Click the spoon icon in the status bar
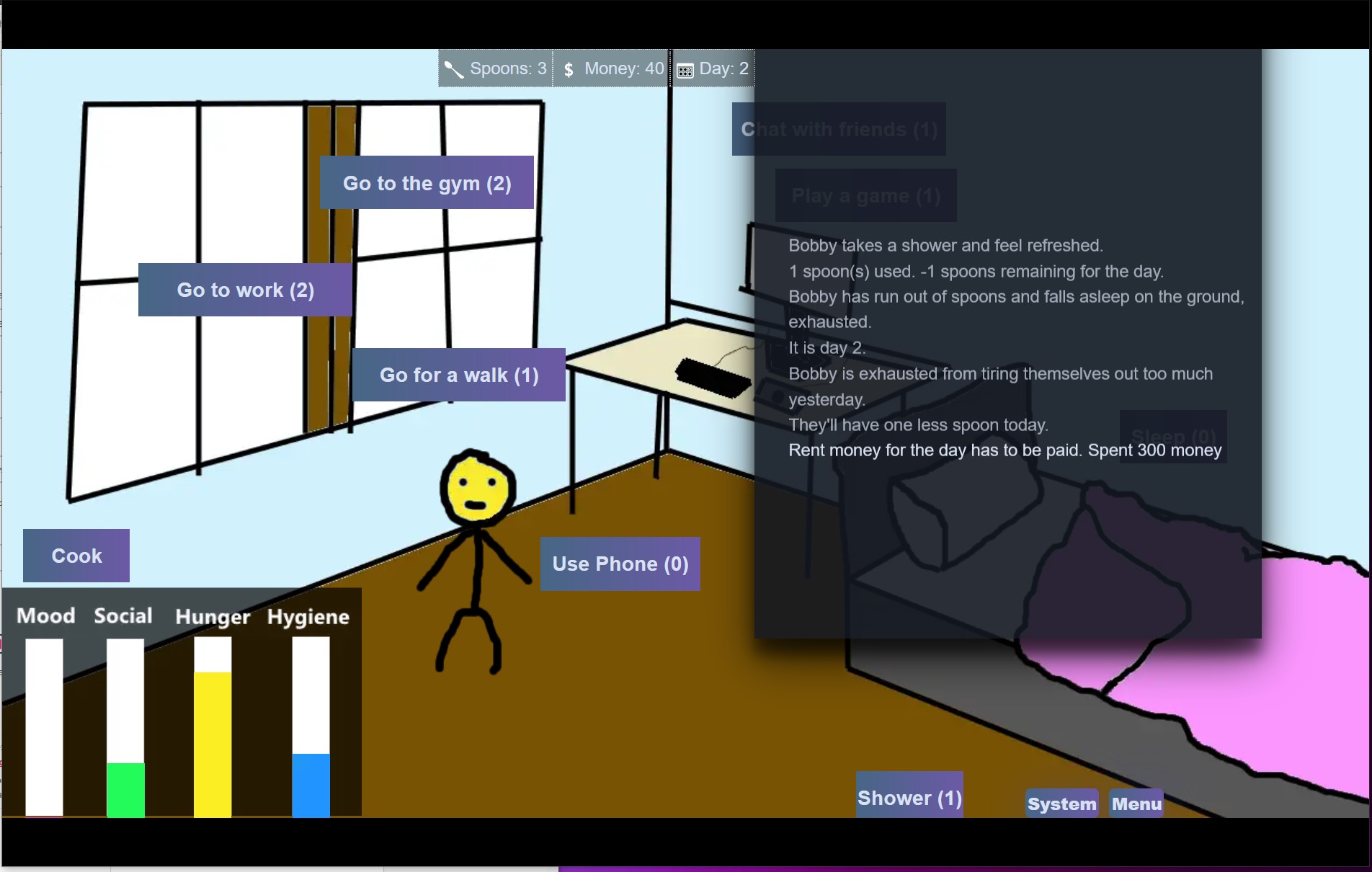Image resolution: width=1372 pixels, height=872 pixels. point(455,68)
